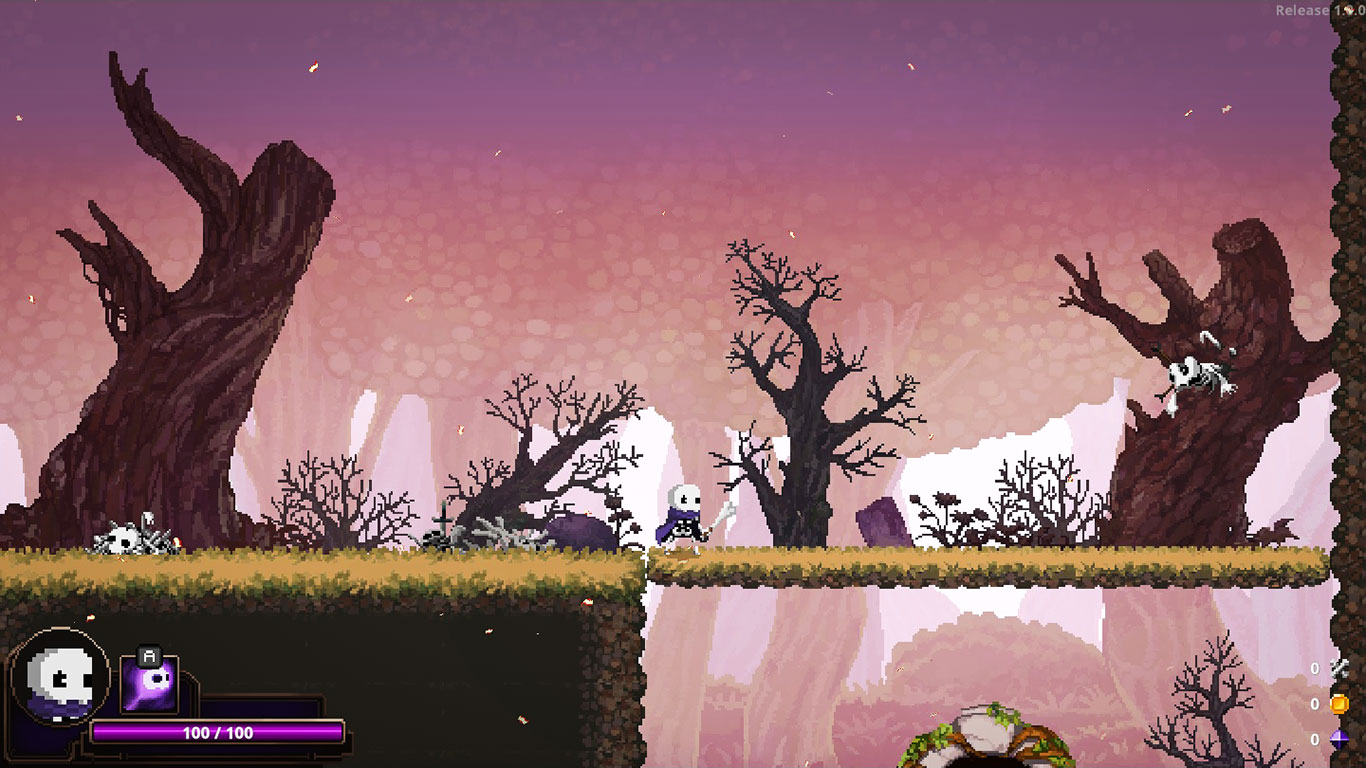Click the skull character portrait

[x=60, y=678]
